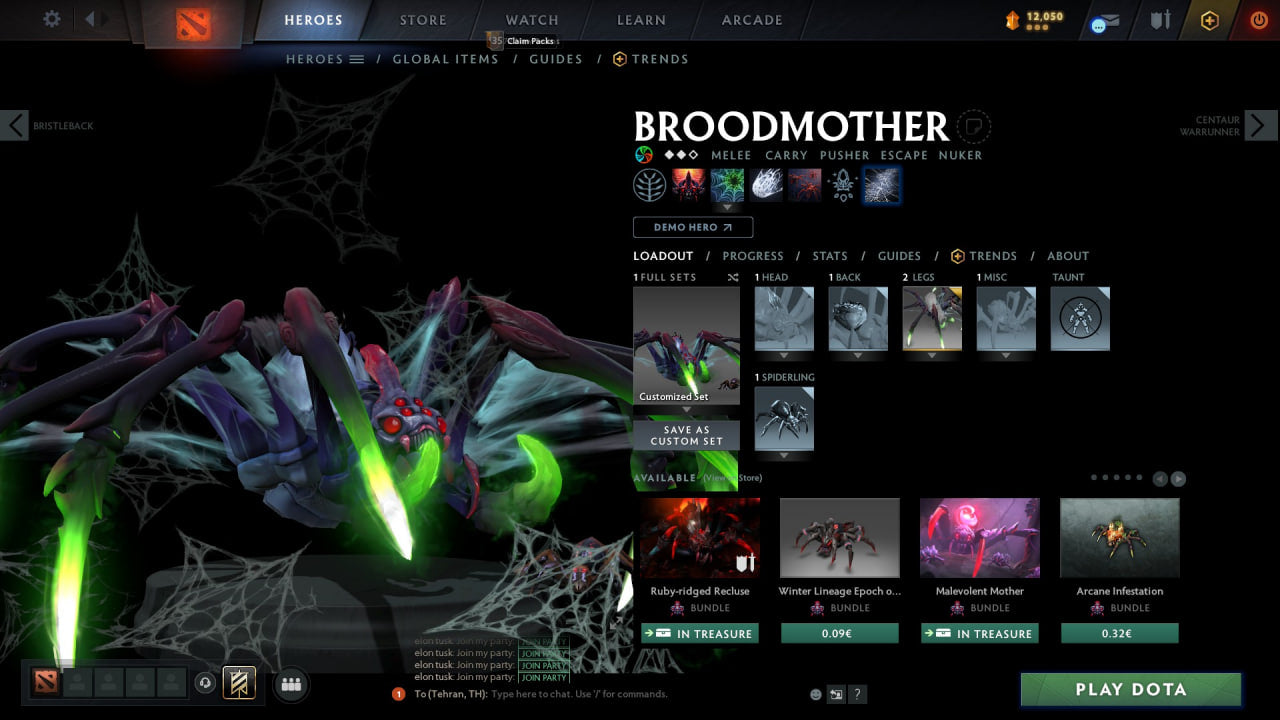The width and height of the screenshot is (1280, 720).
Task: Open the Legs slot dropdown arrow
Action: coord(931,355)
